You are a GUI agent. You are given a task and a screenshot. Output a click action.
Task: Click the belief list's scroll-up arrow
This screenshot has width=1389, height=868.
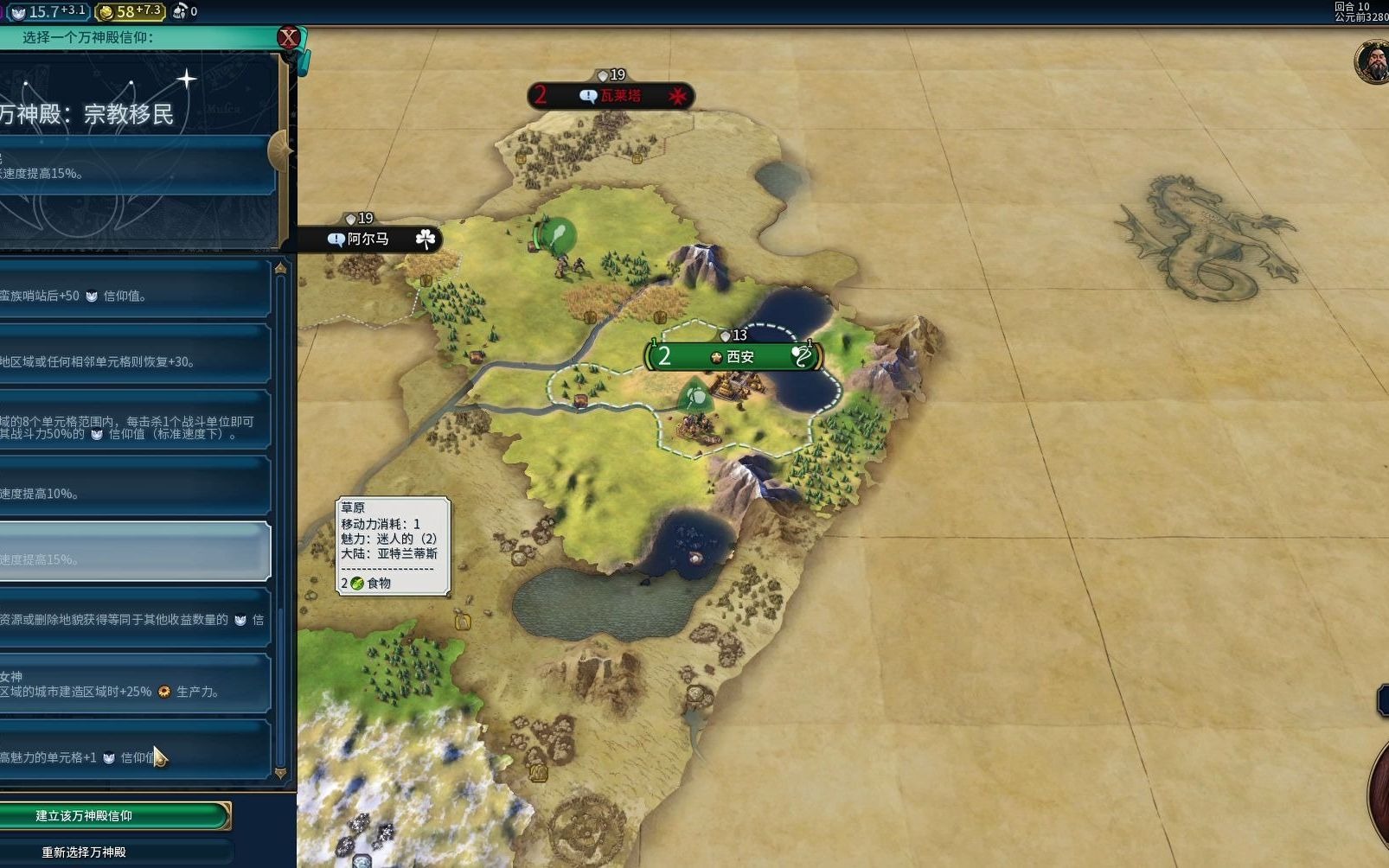pos(280,269)
